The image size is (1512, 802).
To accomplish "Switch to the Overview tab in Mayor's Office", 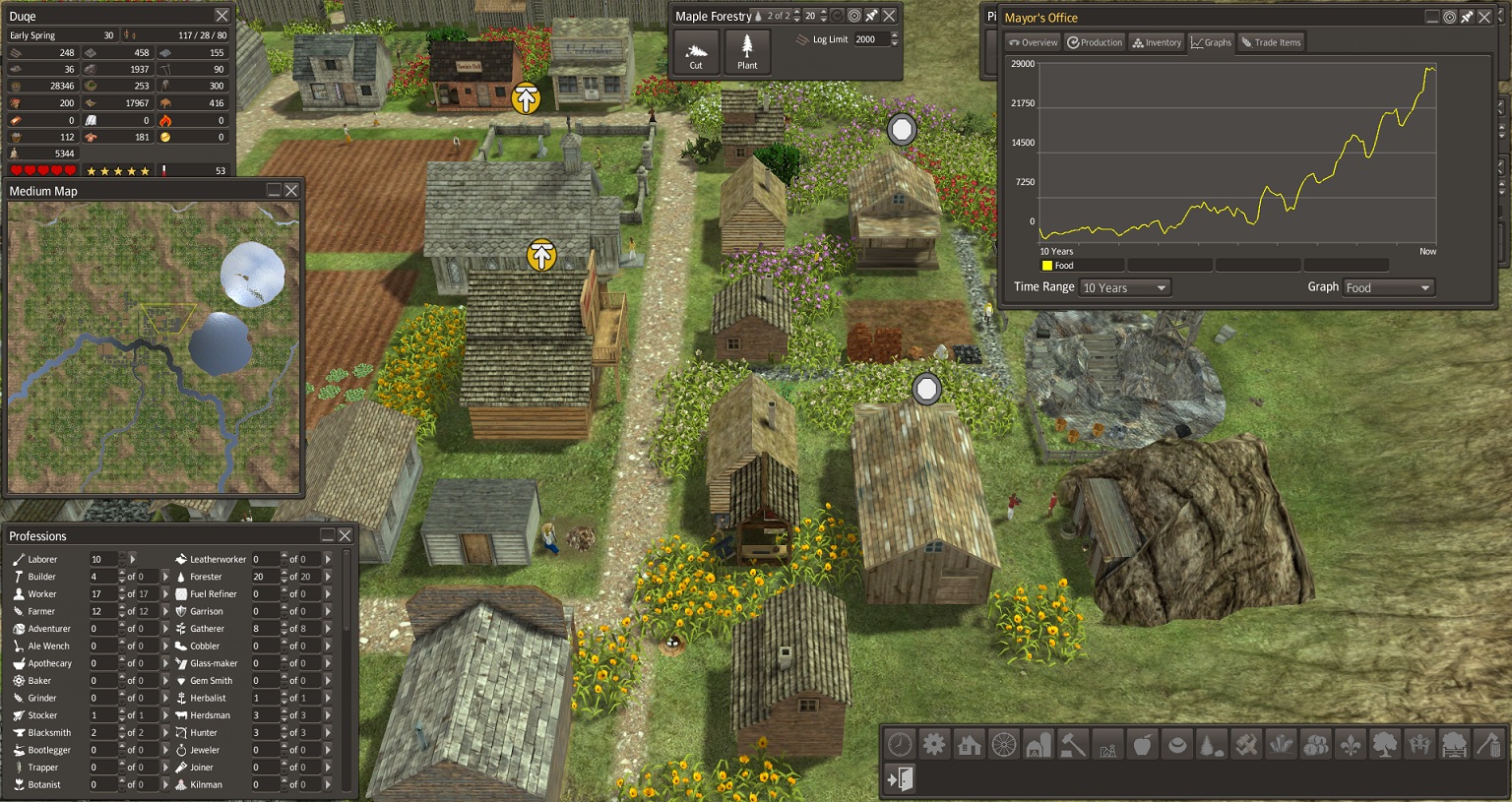I will 1033,42.
